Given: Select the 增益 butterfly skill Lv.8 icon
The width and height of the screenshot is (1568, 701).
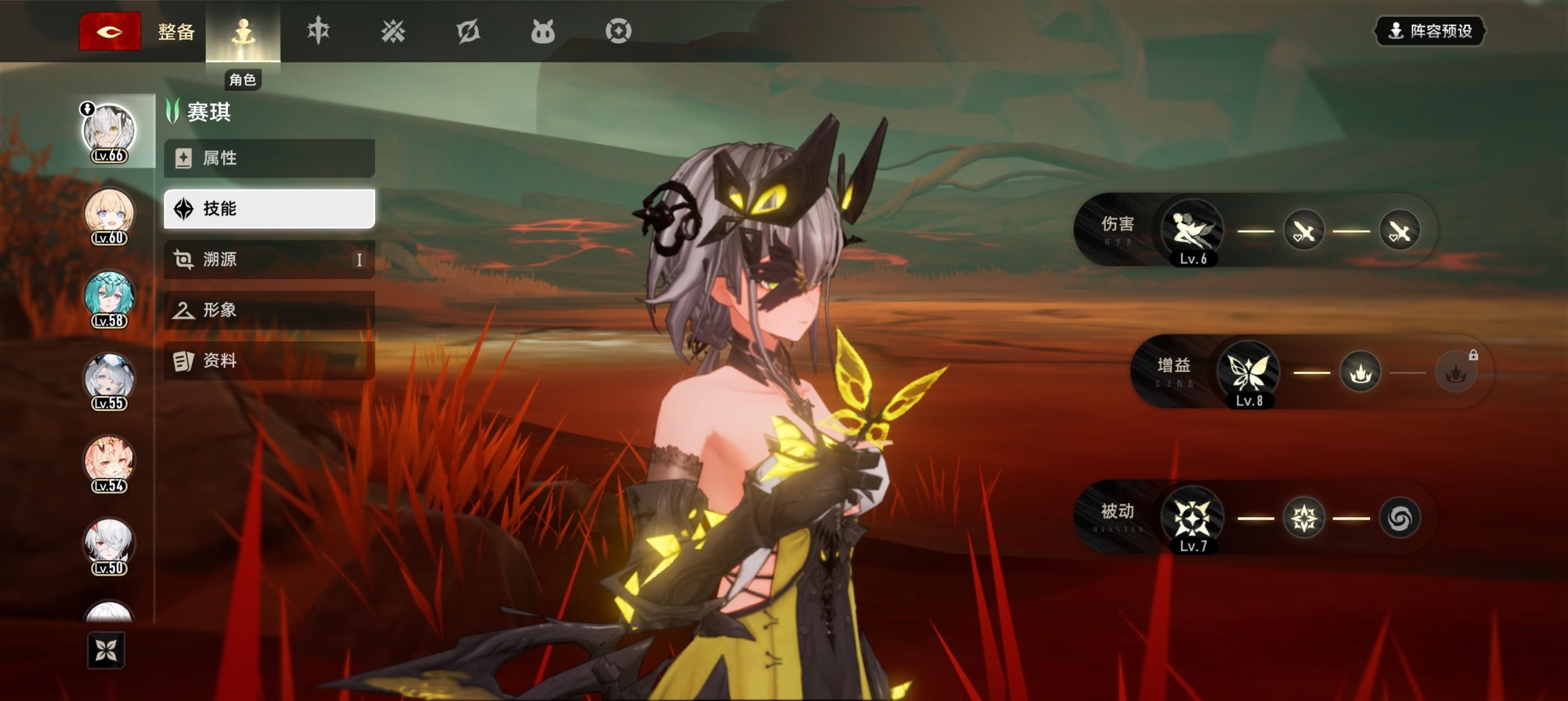Looking at the screenshot, I should click(x=1248, y=373).
